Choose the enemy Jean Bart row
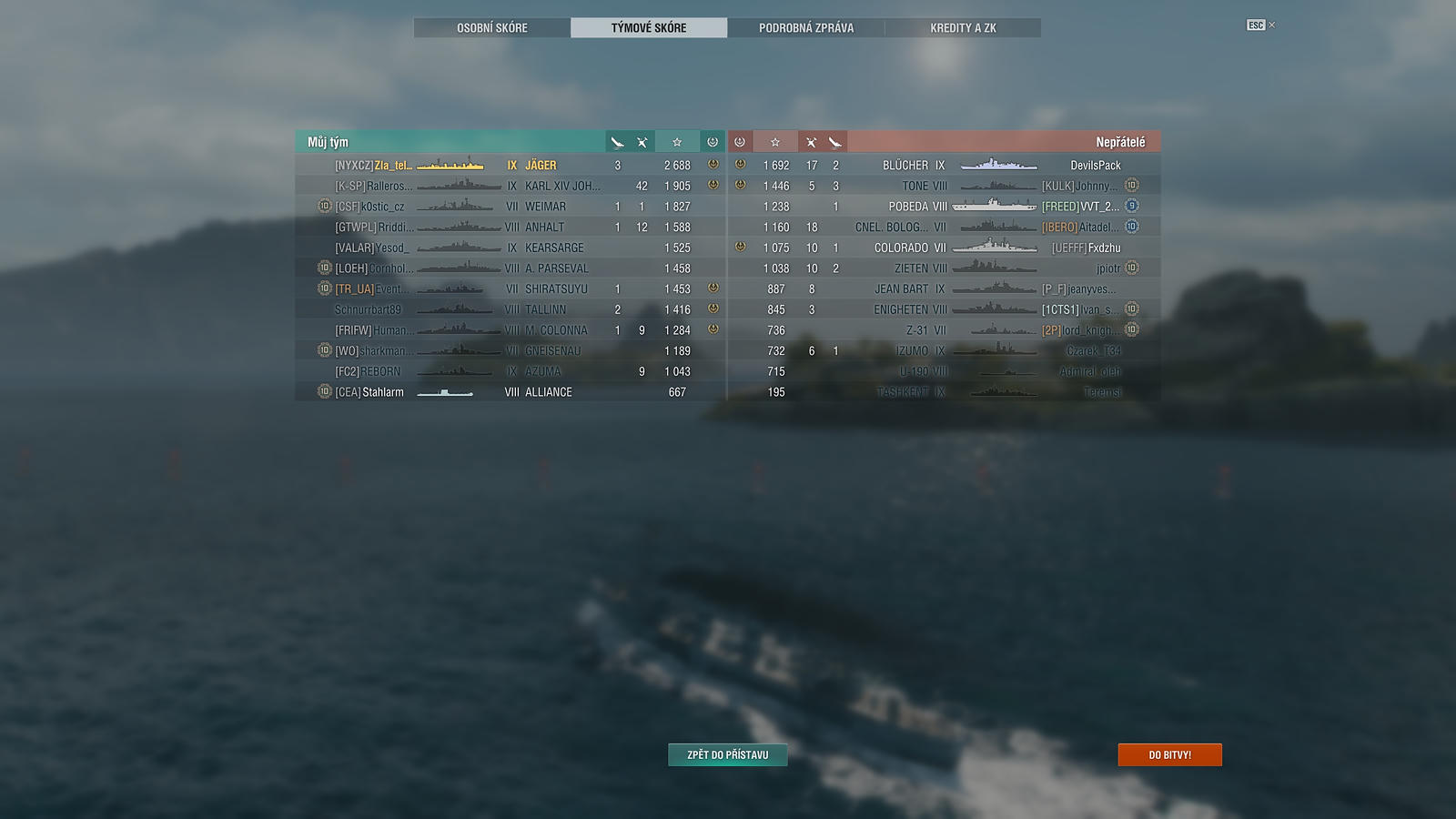Viewport: 1456px width, 819px height. (946, 289)
